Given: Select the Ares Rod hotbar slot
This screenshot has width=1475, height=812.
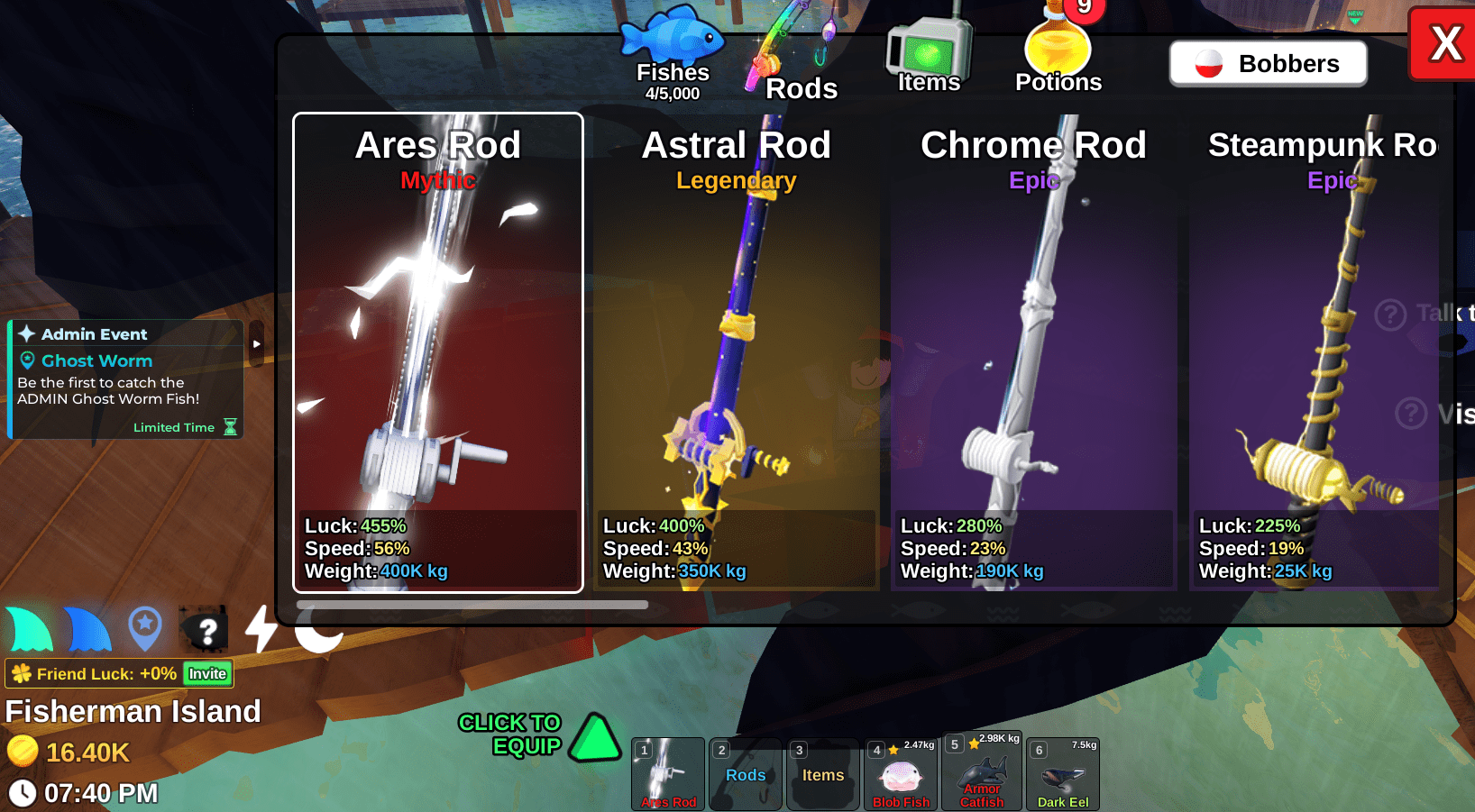Looking at the screenshot, I should tap(668, 774).
